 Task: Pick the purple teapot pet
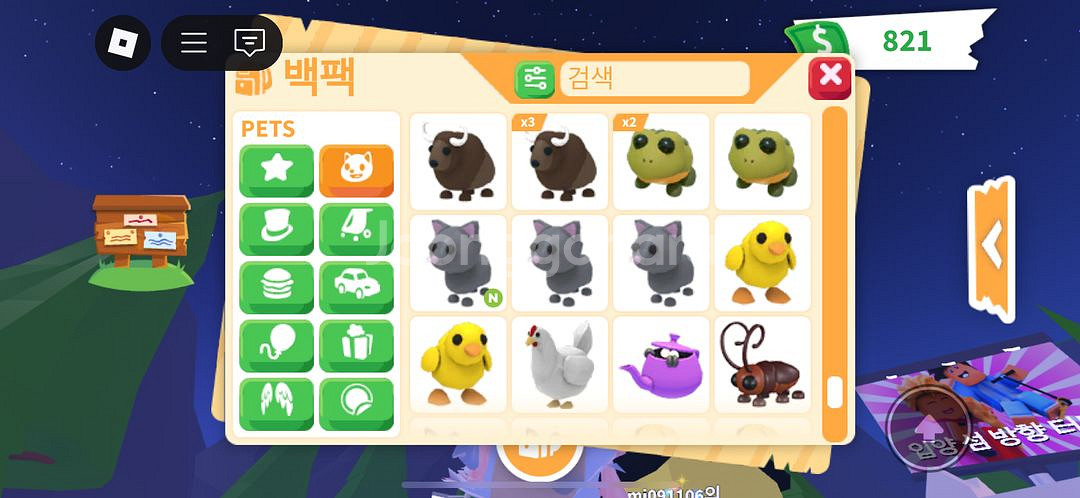click(661, 364)
